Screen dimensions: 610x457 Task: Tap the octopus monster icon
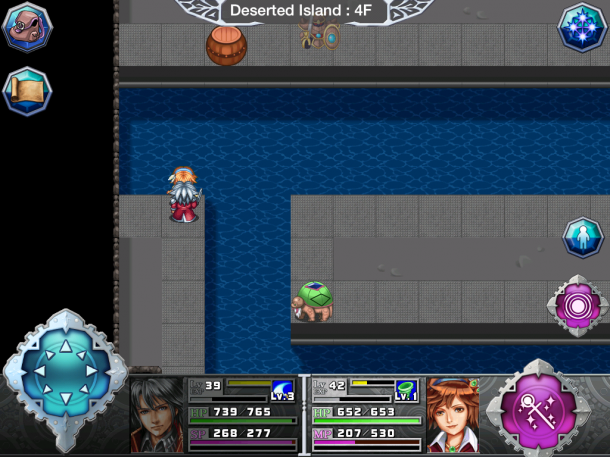27,27
